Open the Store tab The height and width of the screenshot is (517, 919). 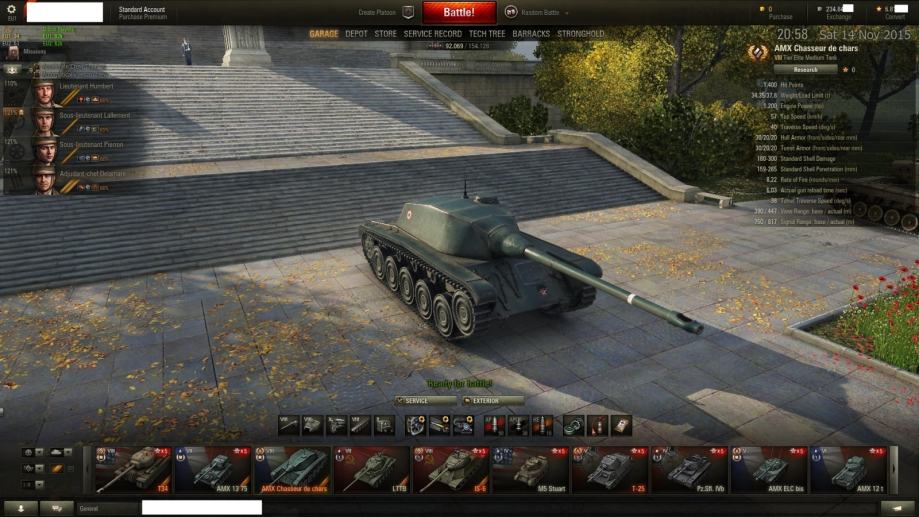[x=385, y=34]
